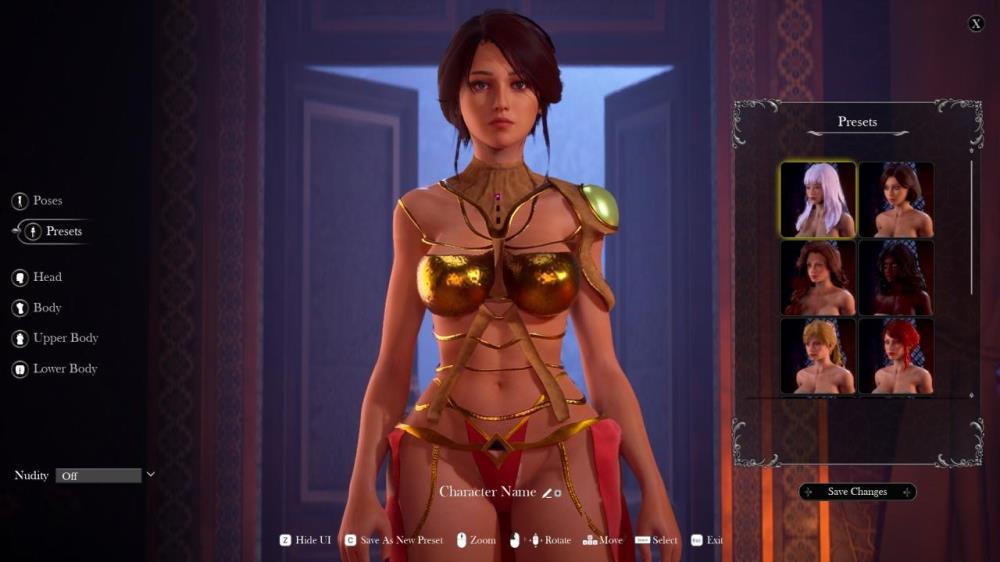Close the character editor with X
1000x562 pixels.
coord(976,24)
